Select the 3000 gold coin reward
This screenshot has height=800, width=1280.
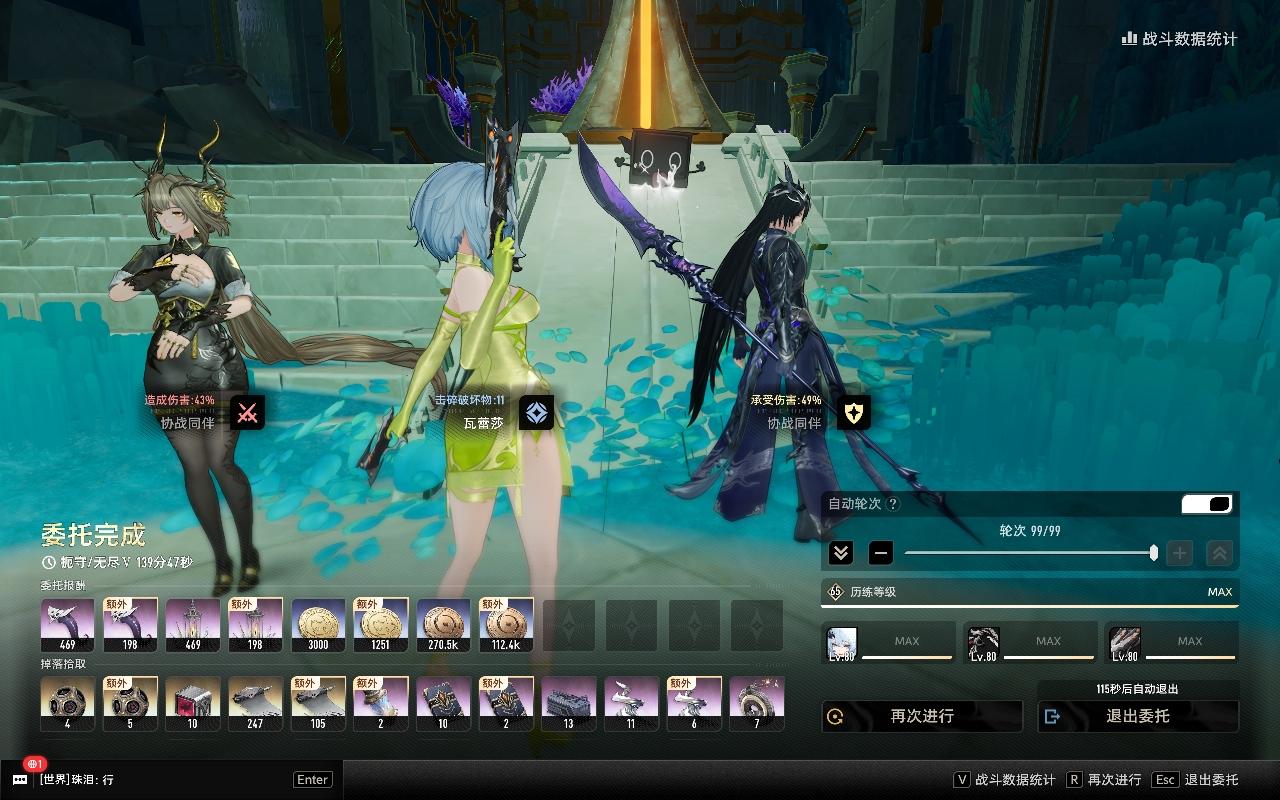318,625
